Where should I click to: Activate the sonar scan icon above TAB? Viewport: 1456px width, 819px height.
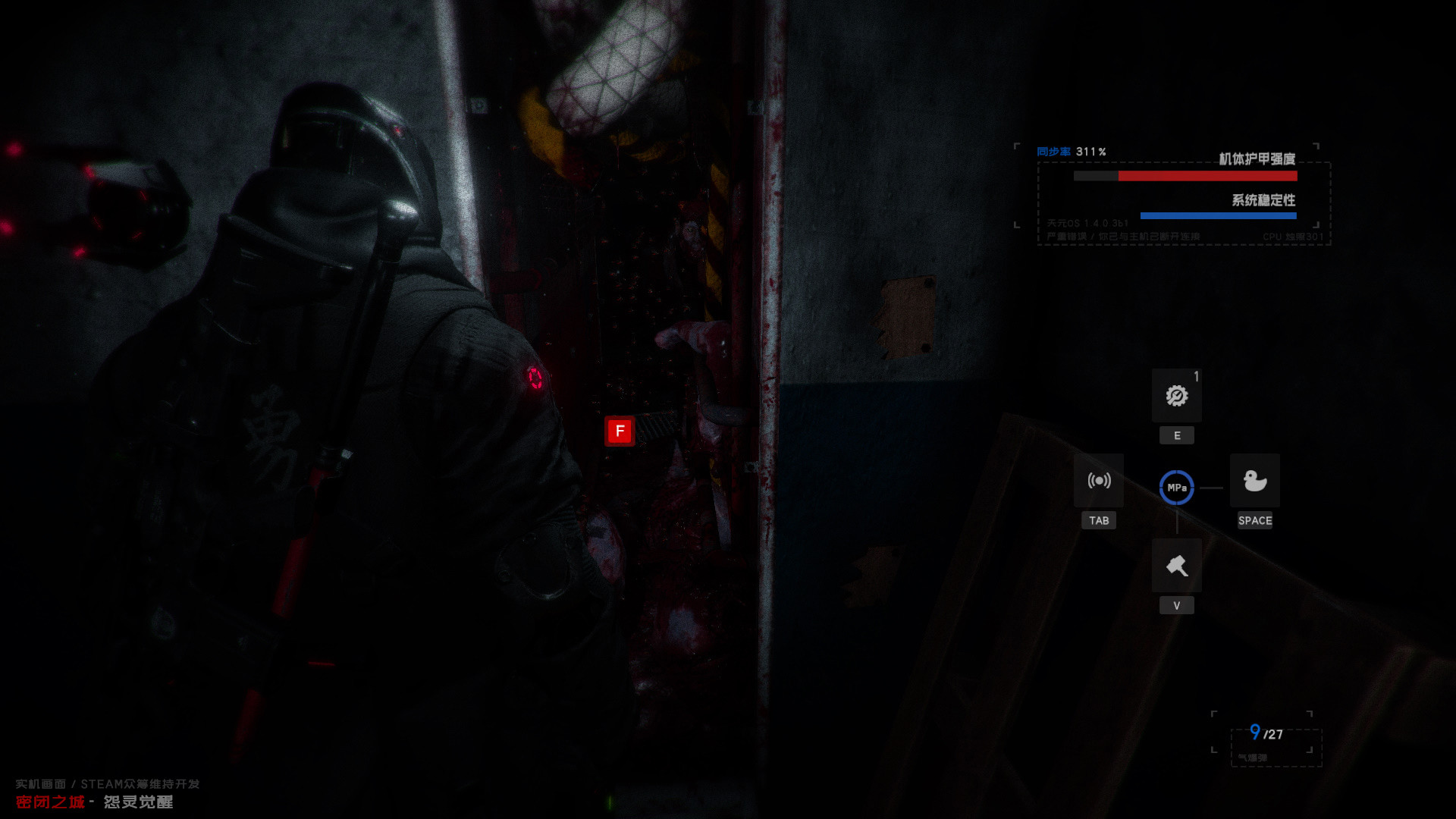coord(1098,481)
